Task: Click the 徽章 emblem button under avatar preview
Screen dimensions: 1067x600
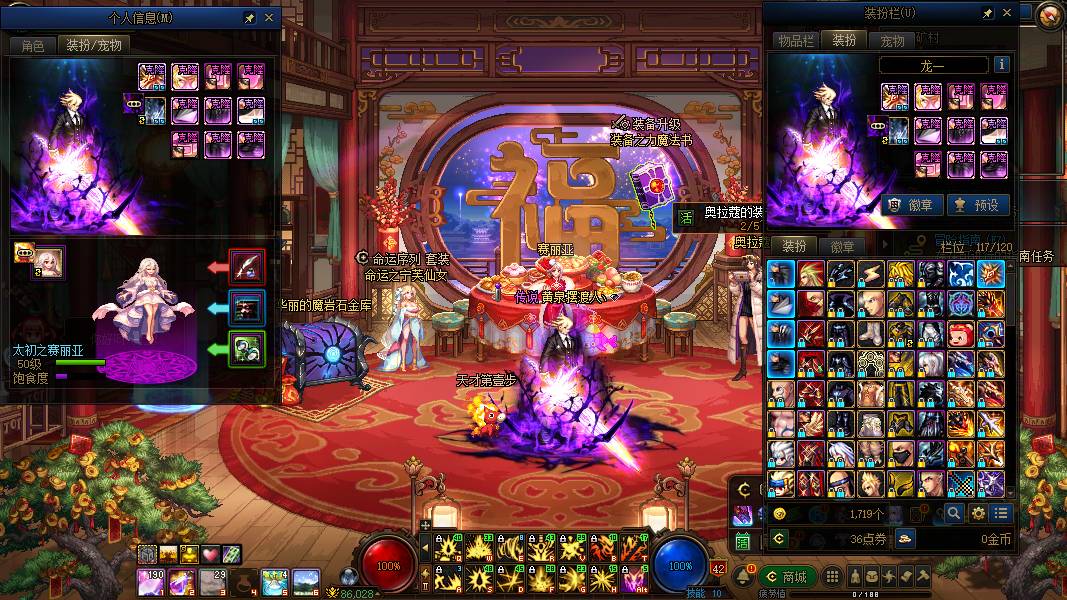Action: point(909,205)
